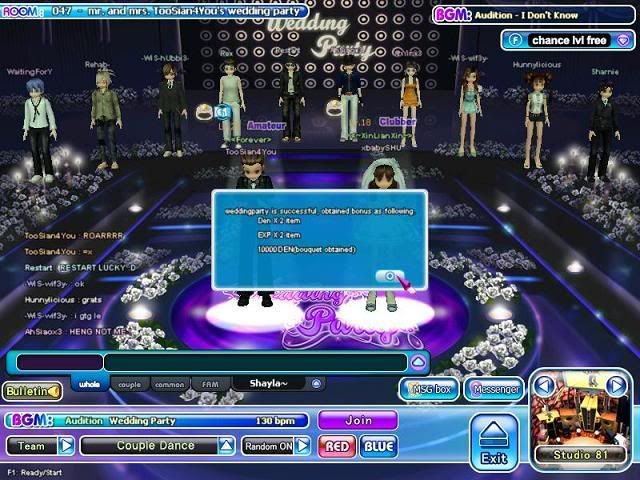Confirm the wedding party bonus dialog
Image resolution: width=640 pixels, height=480 pixels.
click(389, 277)
